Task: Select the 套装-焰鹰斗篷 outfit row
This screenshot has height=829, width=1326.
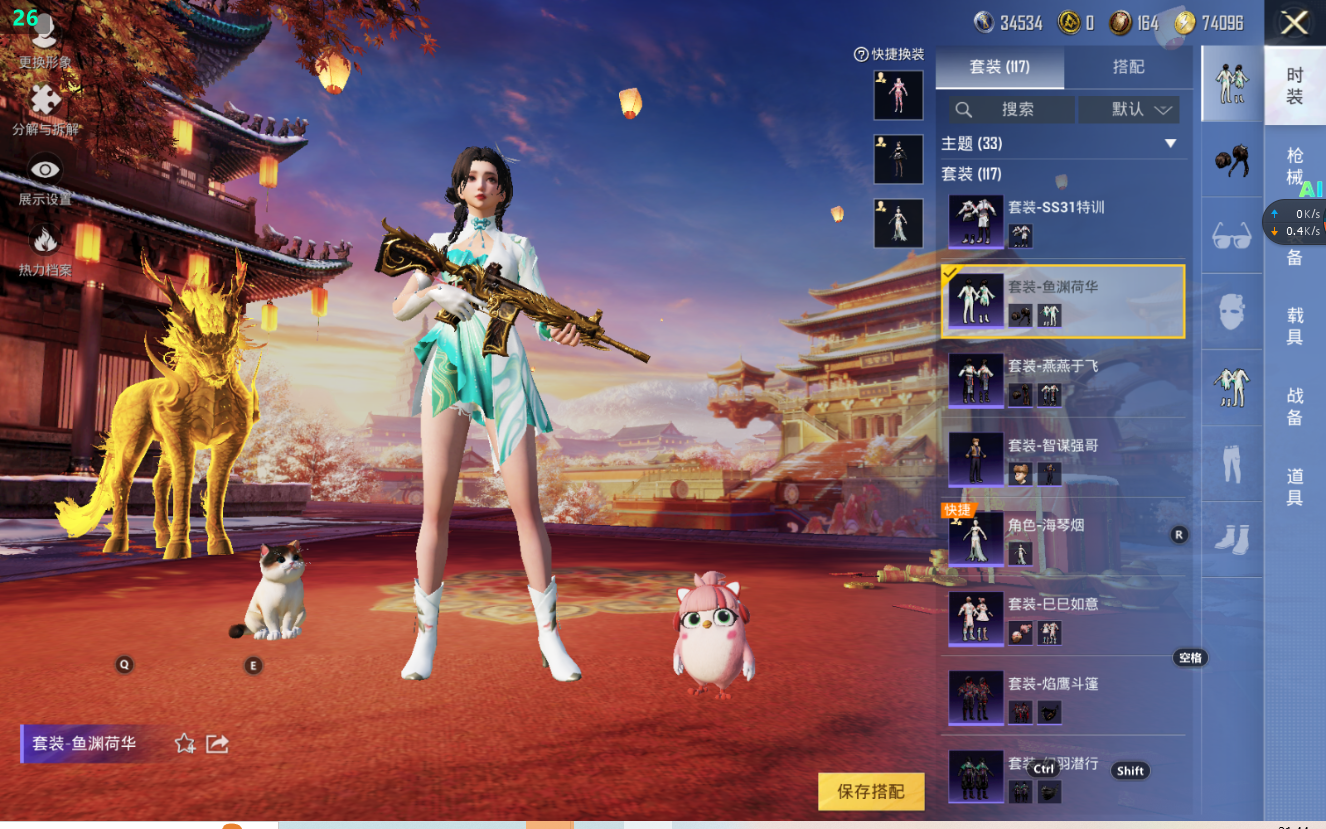Action: (1064, 698)
